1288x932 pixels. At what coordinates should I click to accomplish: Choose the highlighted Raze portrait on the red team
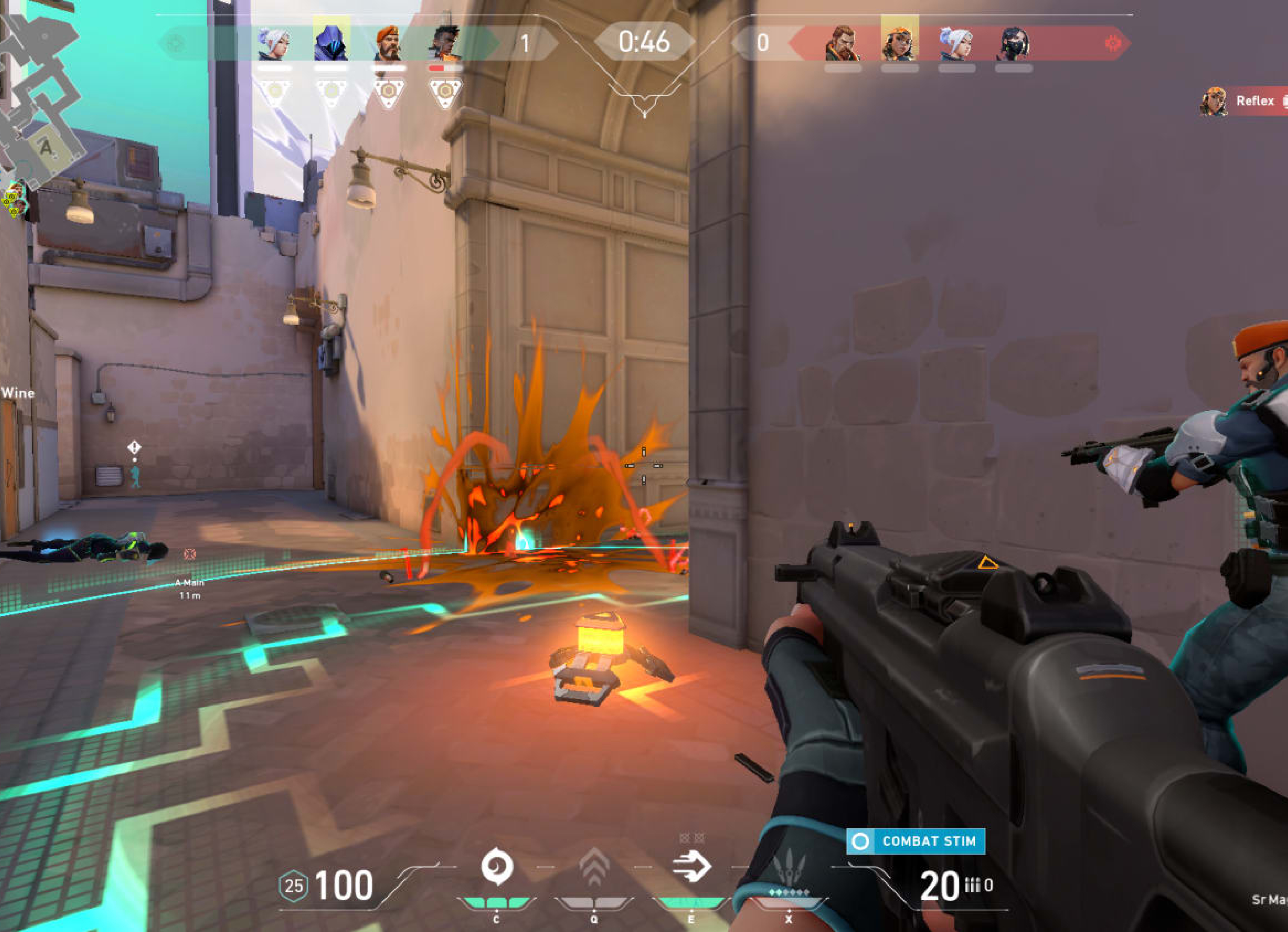pyautogui.click(x=900, y=41)
